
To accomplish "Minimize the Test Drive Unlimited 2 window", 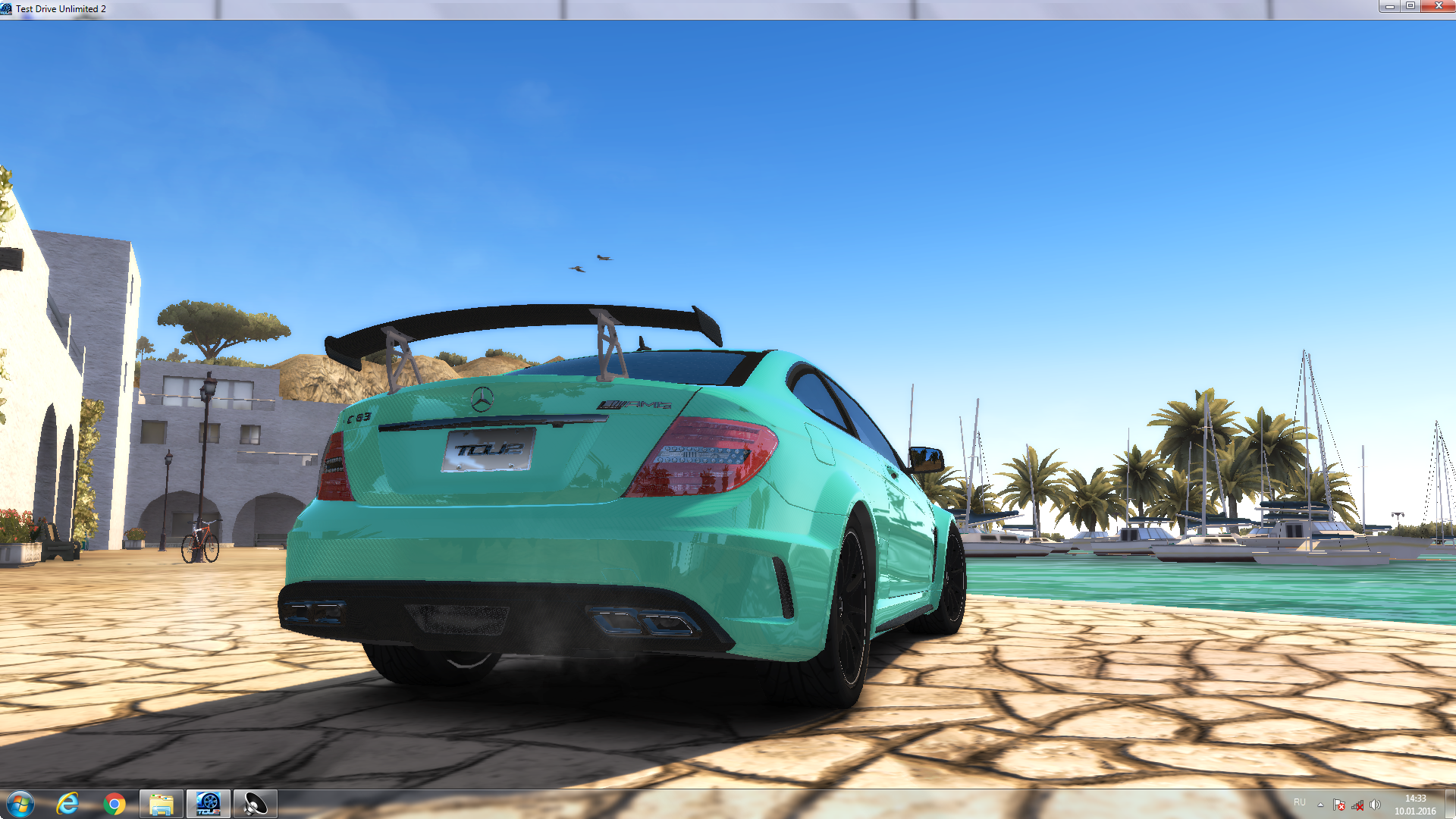I will click(x=1389, y=7).
